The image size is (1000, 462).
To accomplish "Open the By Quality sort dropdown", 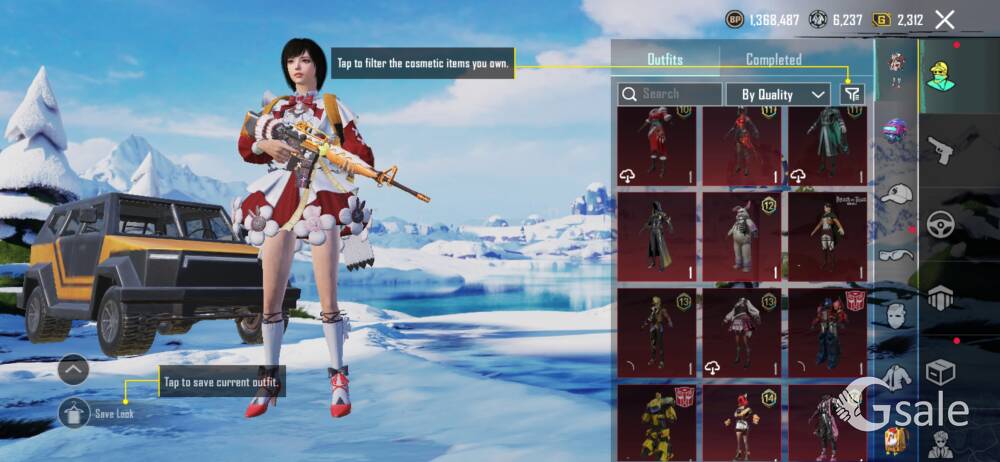I will pos(783,94).
